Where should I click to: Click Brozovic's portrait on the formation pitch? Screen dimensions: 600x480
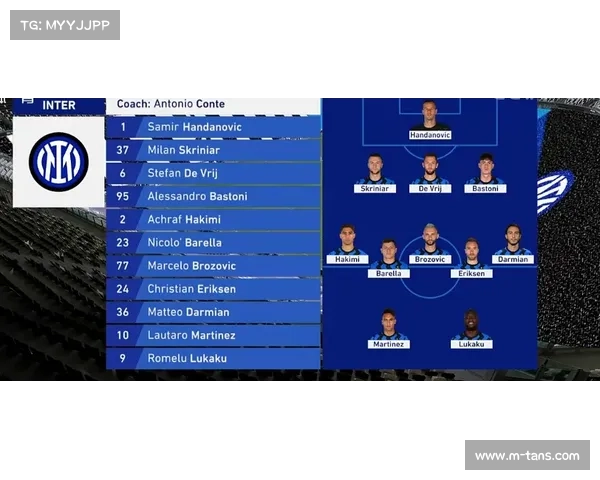tap(430, 239)
